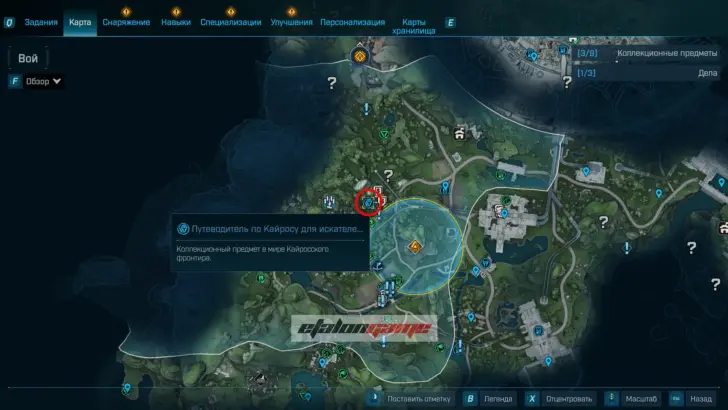The image size is (728, 410).
Task: Open the Специализации tab
Action: tap(230, 22)
